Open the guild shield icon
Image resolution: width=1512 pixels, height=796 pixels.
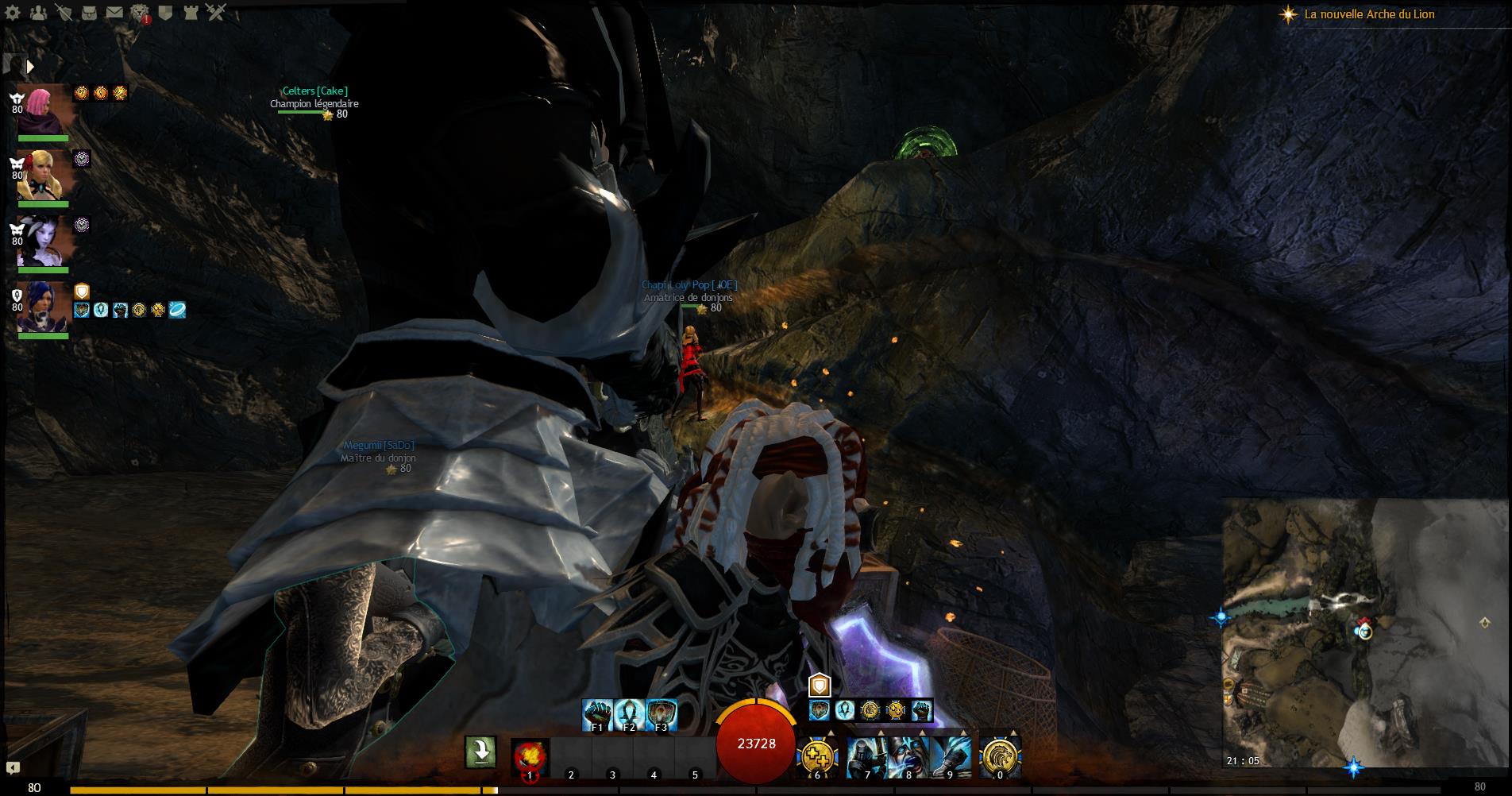[165, 13]
